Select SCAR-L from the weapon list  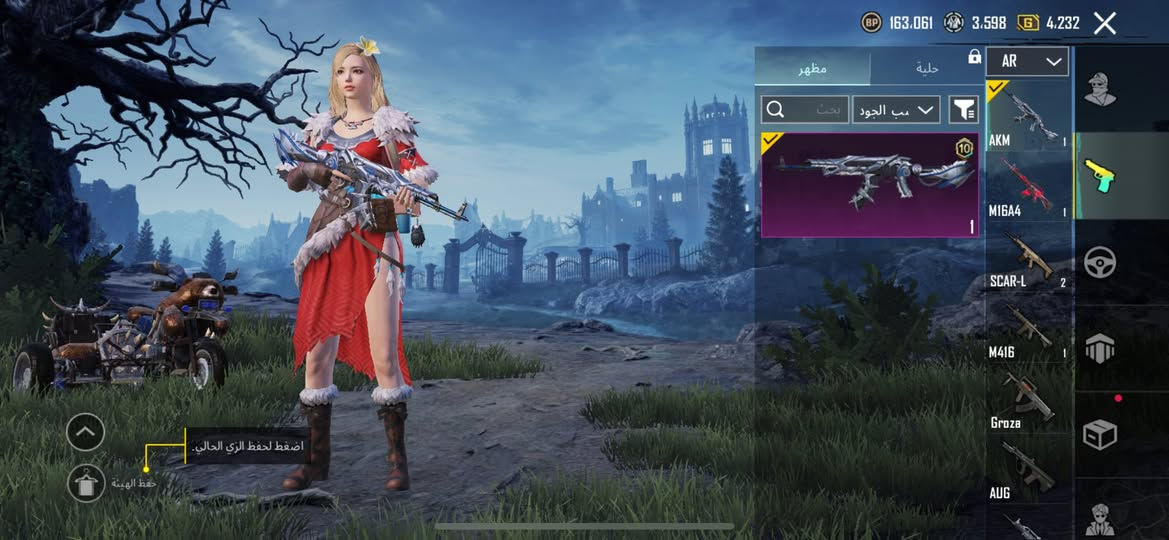(x=1028, y=258)
